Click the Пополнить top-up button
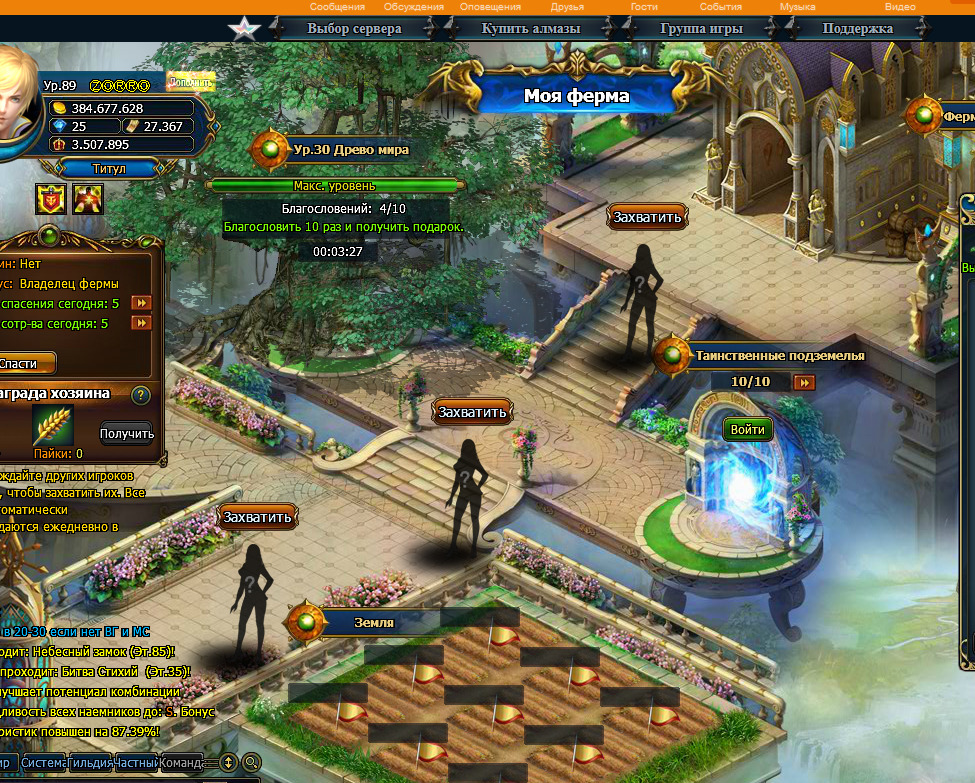 click(190, 82)
